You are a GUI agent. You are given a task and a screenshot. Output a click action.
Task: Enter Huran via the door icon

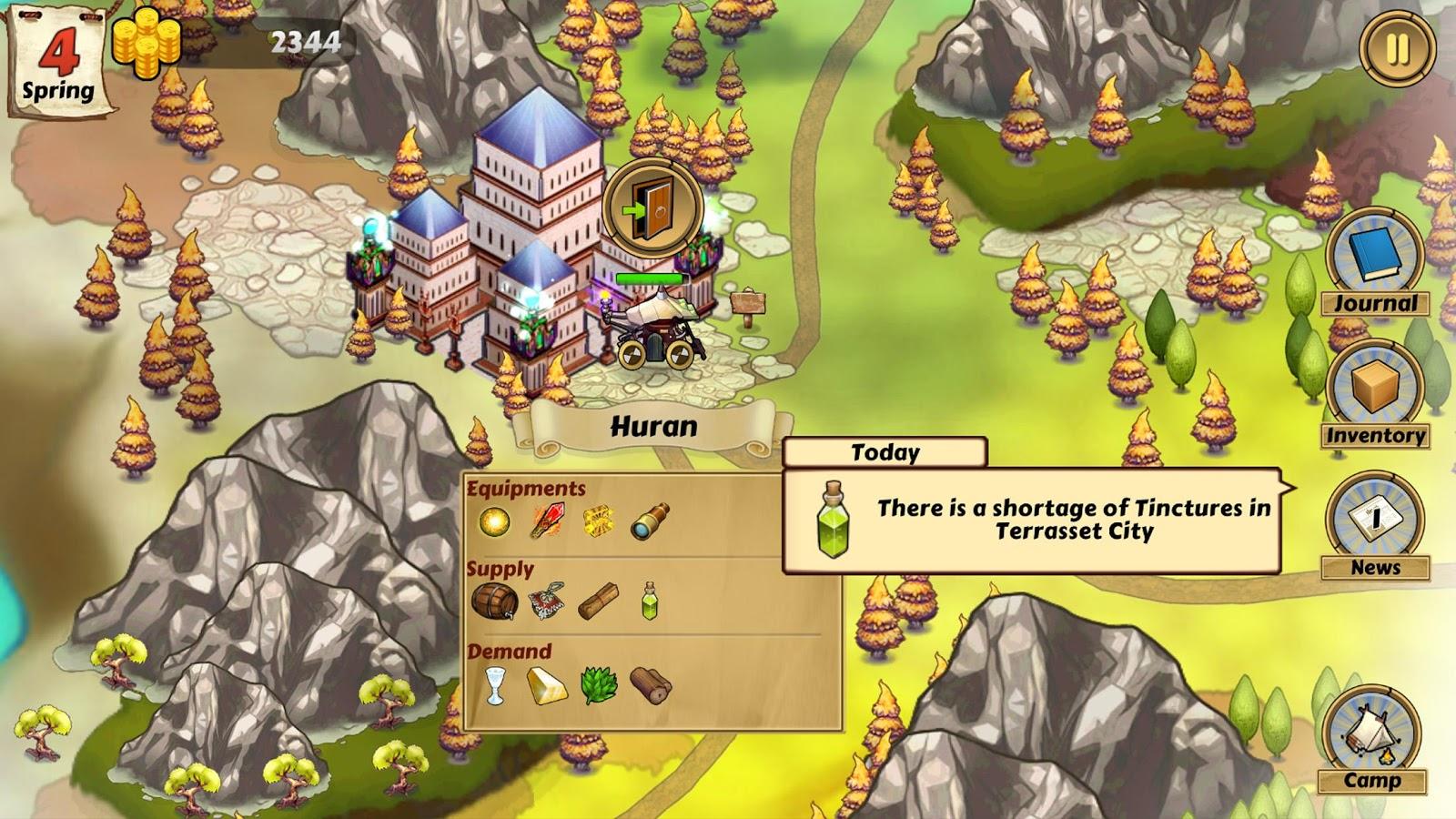(x=652, y=207)
